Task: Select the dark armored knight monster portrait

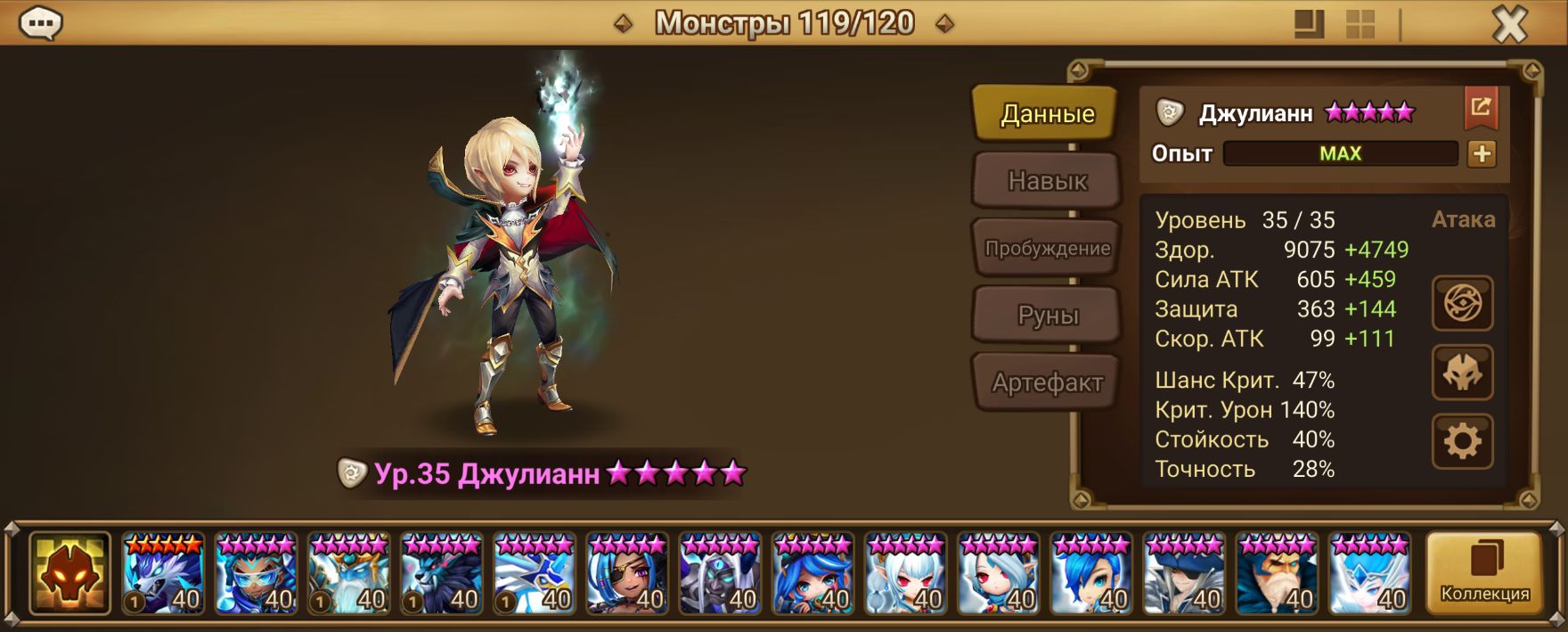Action: [x=720, y=573]
